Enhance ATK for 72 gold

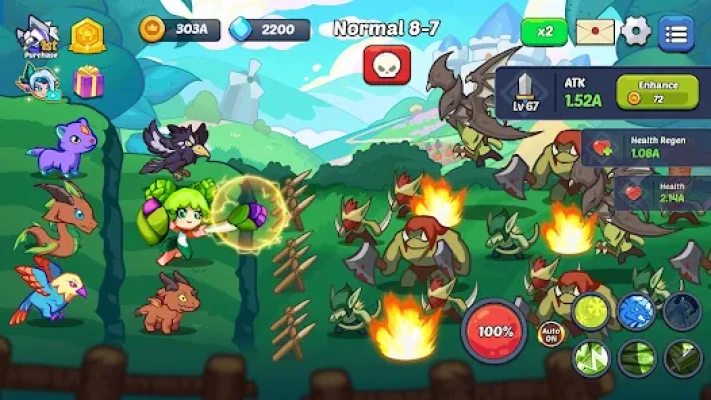coord(658,92)
